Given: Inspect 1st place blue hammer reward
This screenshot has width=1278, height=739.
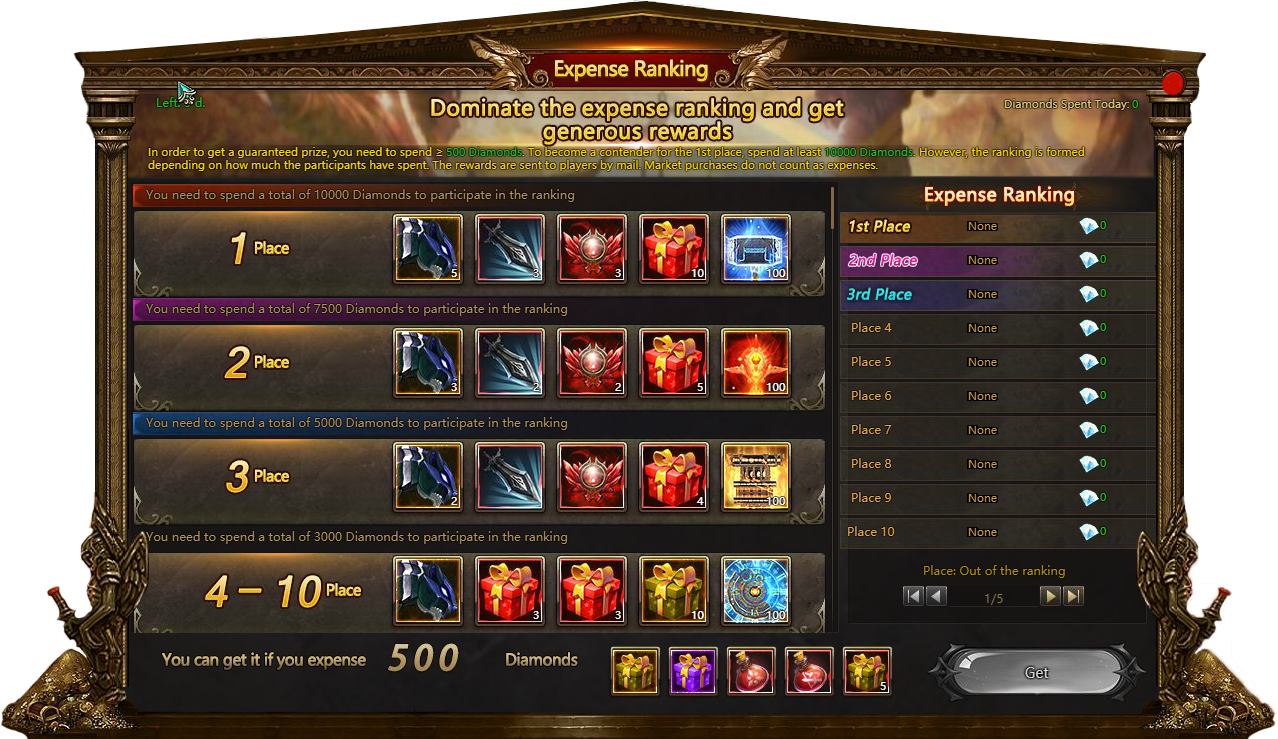Looking at the screenshot, I should click(x=755, y=248).
